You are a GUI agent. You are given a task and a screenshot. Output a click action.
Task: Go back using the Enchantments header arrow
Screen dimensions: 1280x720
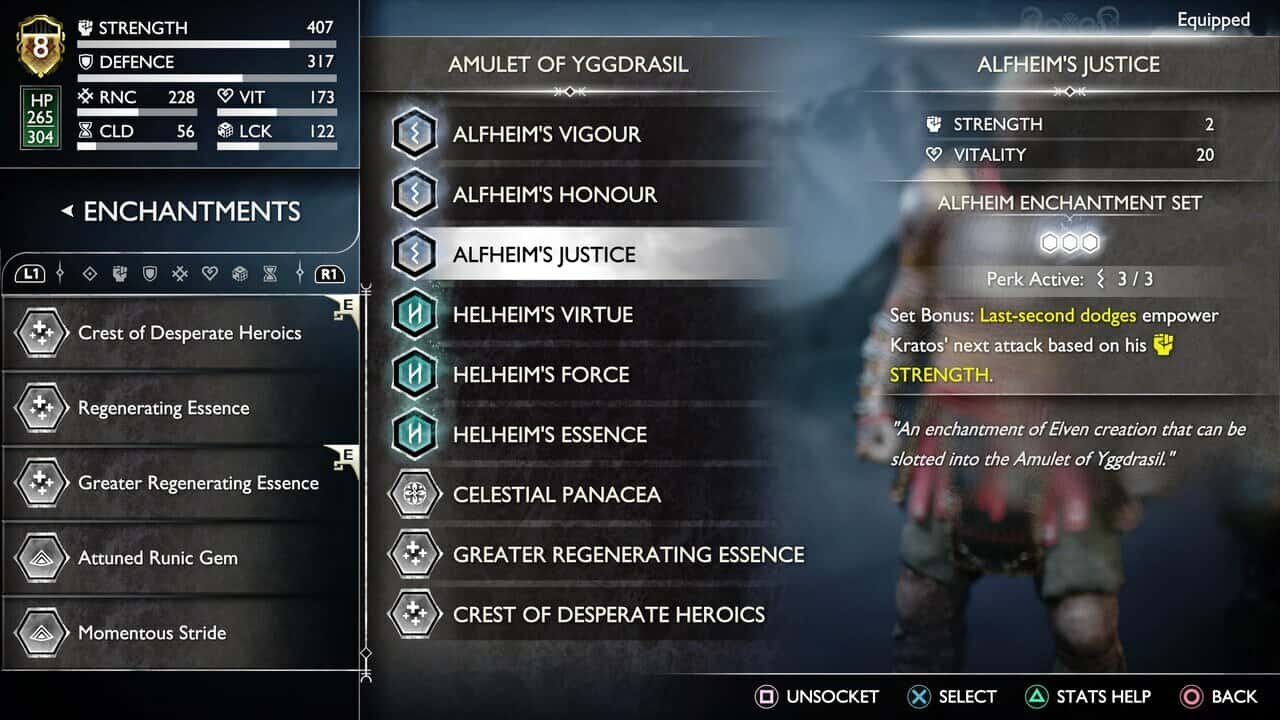click(x=68, y=211)
